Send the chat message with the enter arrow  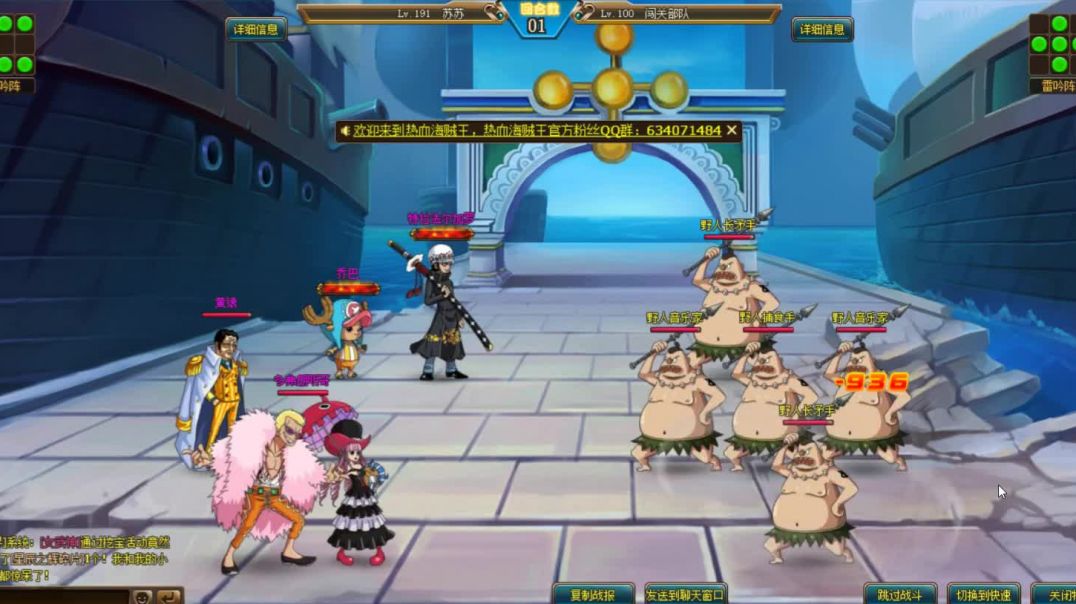click(x=169, y=596)
